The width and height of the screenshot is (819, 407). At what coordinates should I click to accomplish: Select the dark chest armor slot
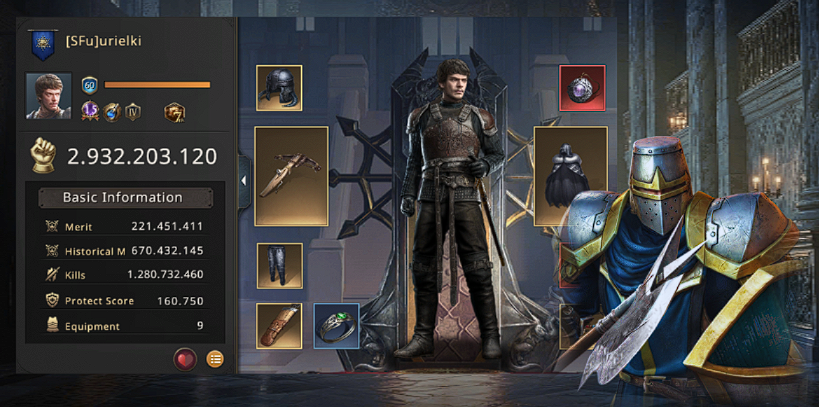click(x=570, y=175)
